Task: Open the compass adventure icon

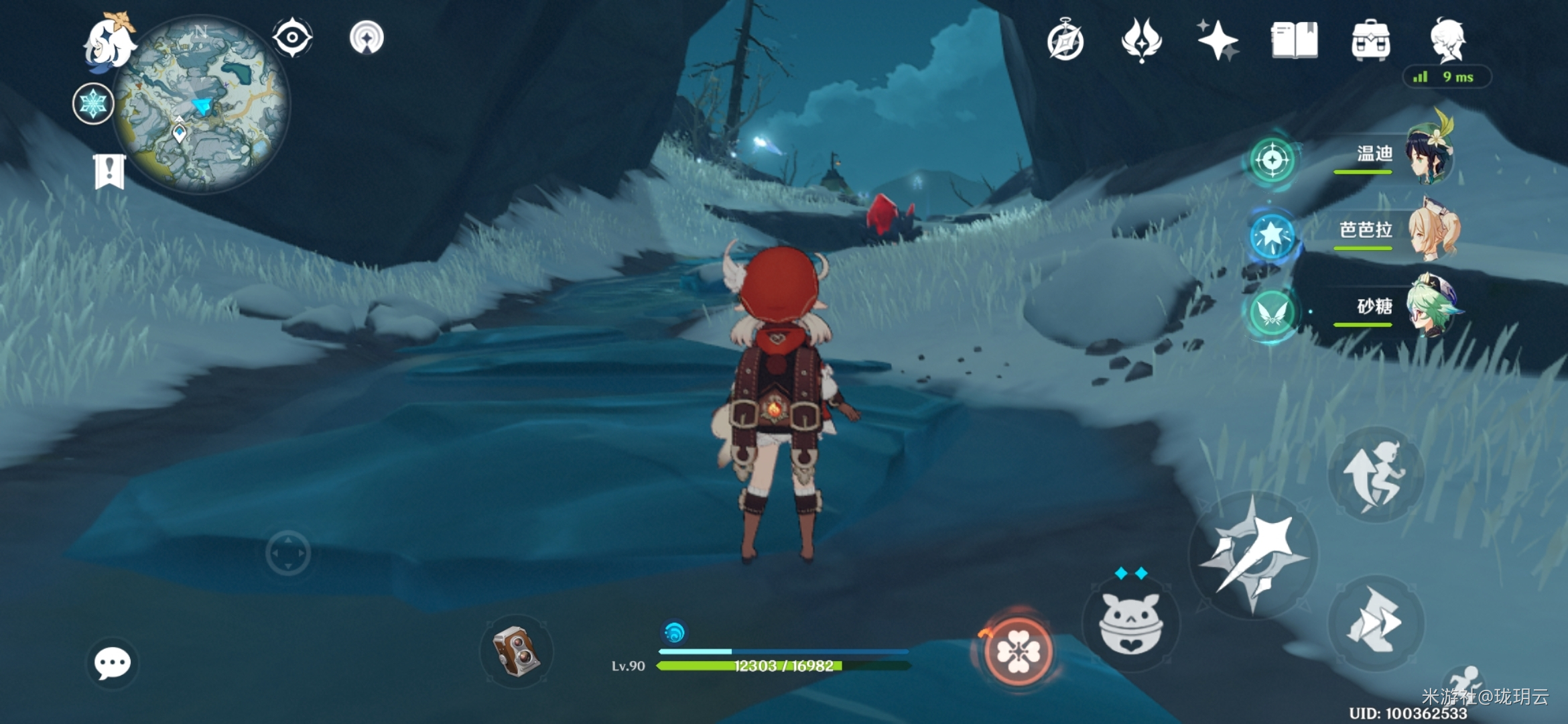Action: (1065, 41)
